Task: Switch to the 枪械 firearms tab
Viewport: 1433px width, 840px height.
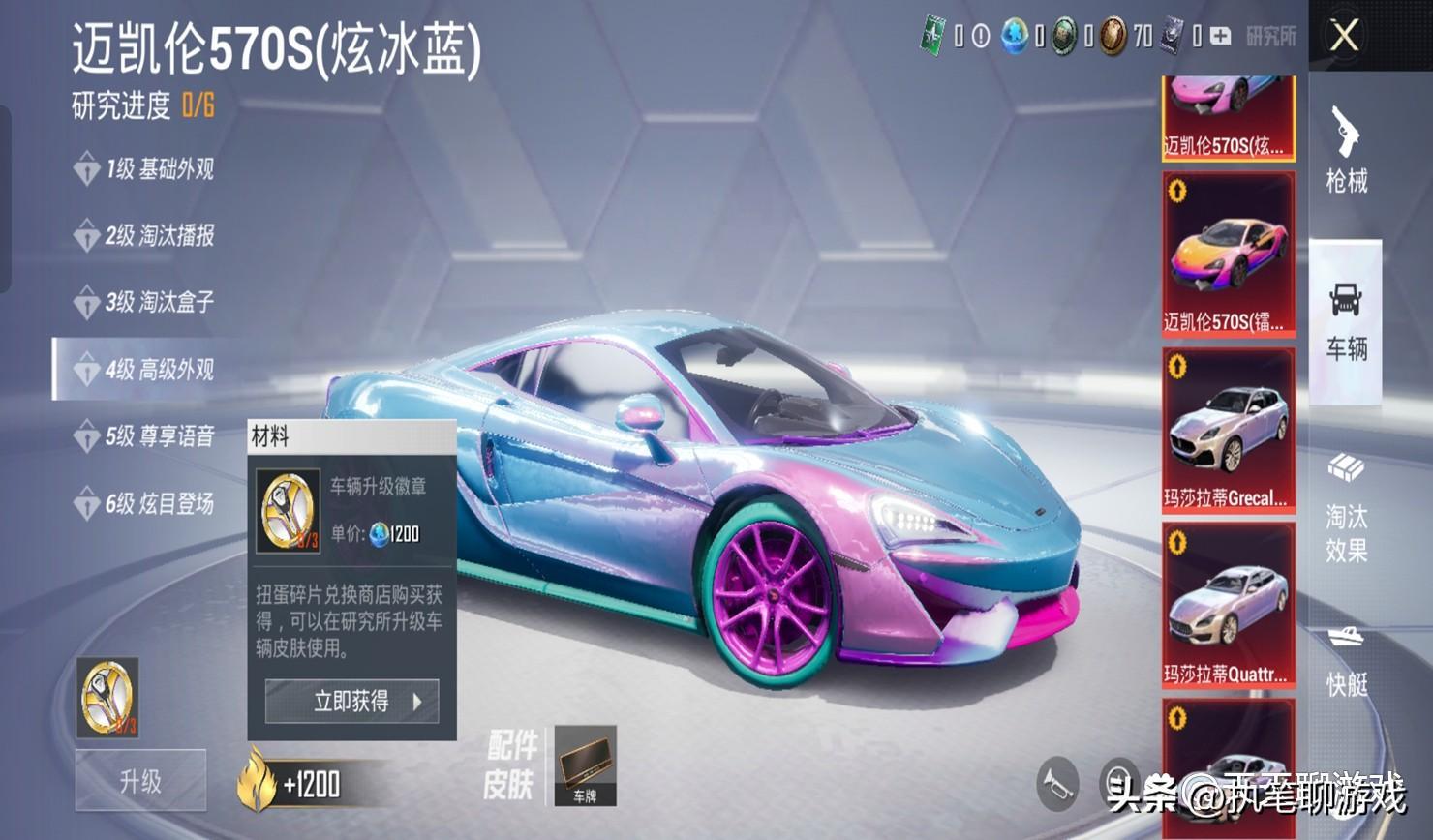Action: (x=1346, y=150)
